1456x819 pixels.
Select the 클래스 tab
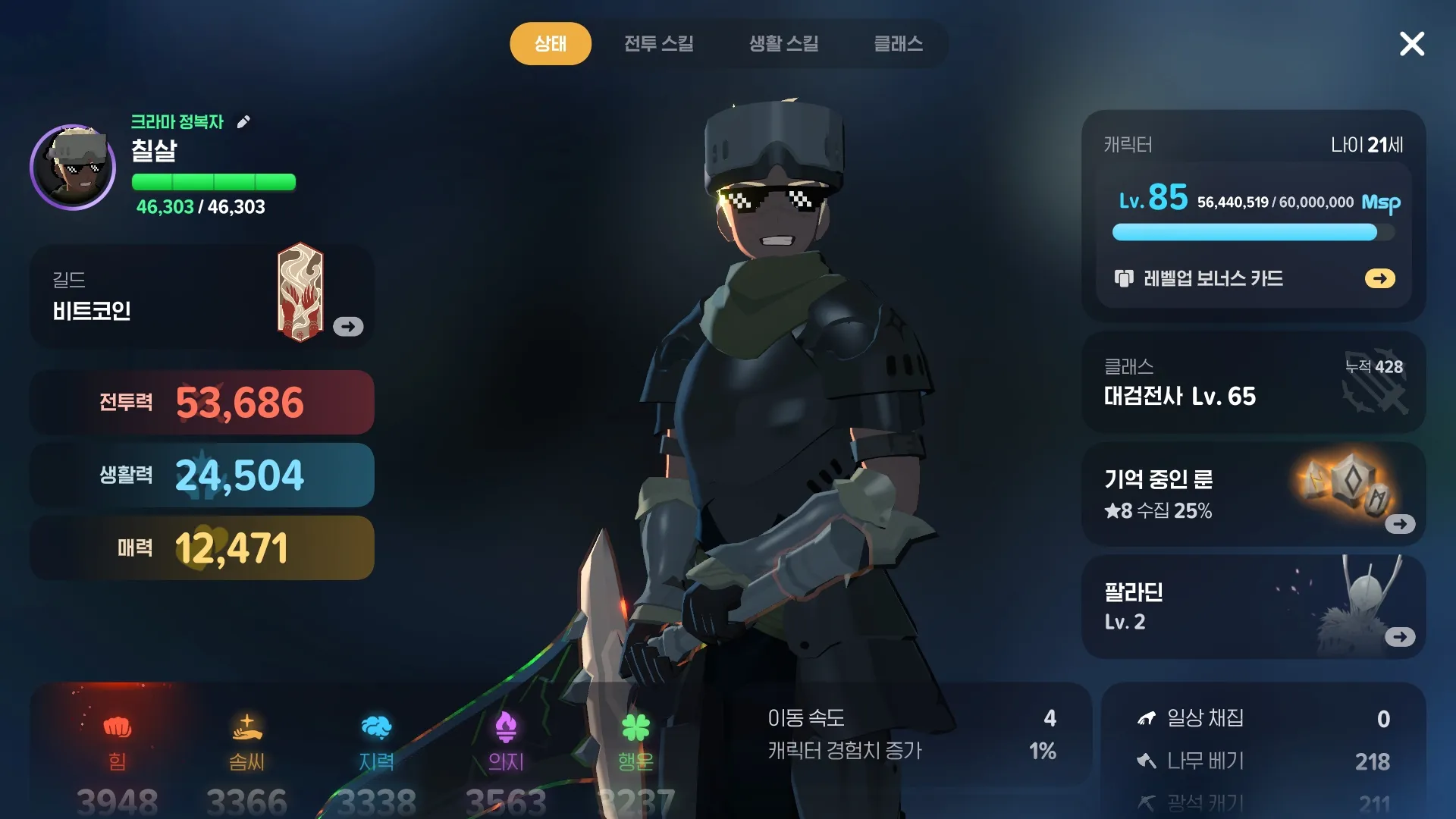[898, 43]
